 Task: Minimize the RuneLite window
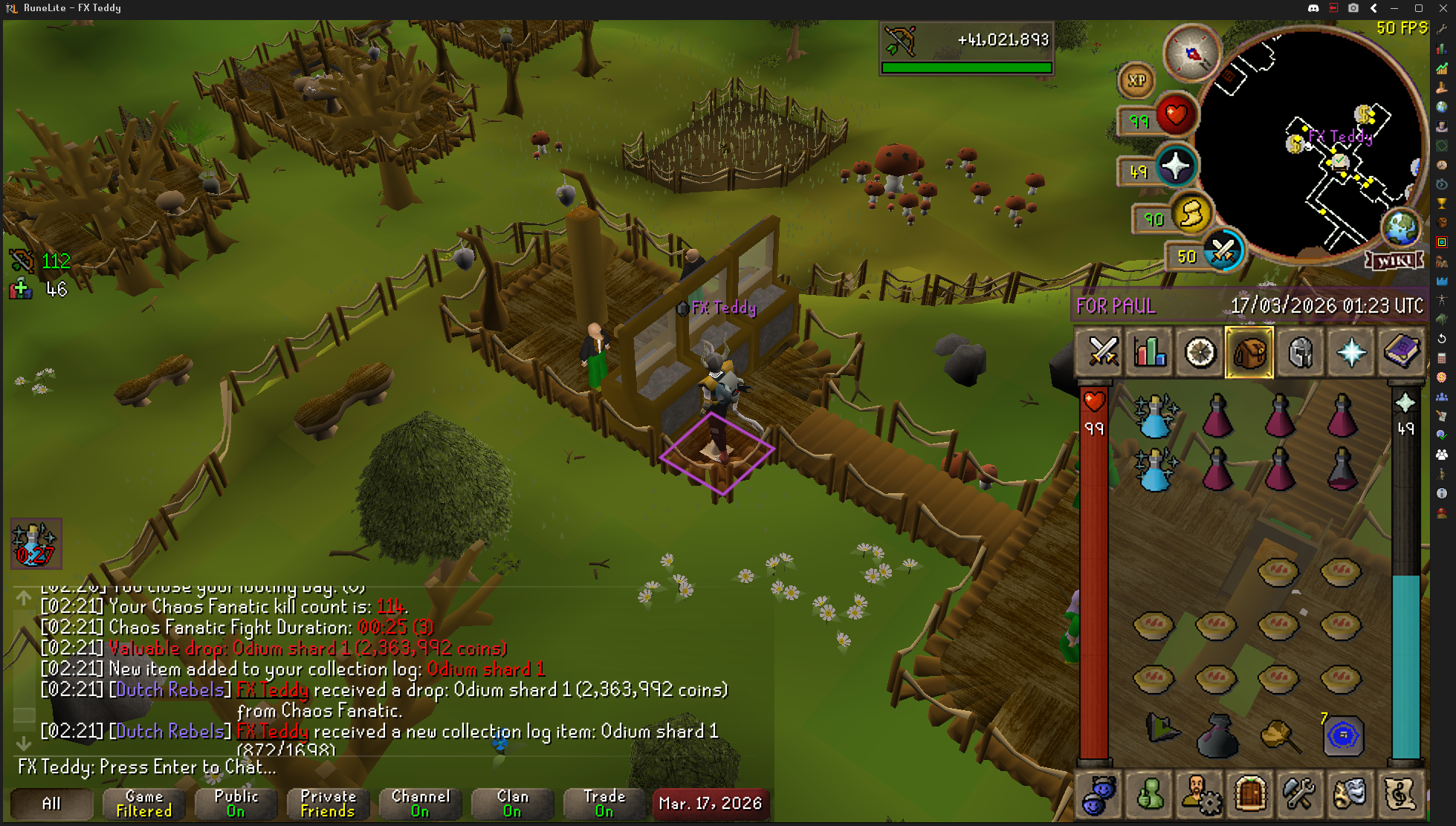click(x=1394, y=8)
